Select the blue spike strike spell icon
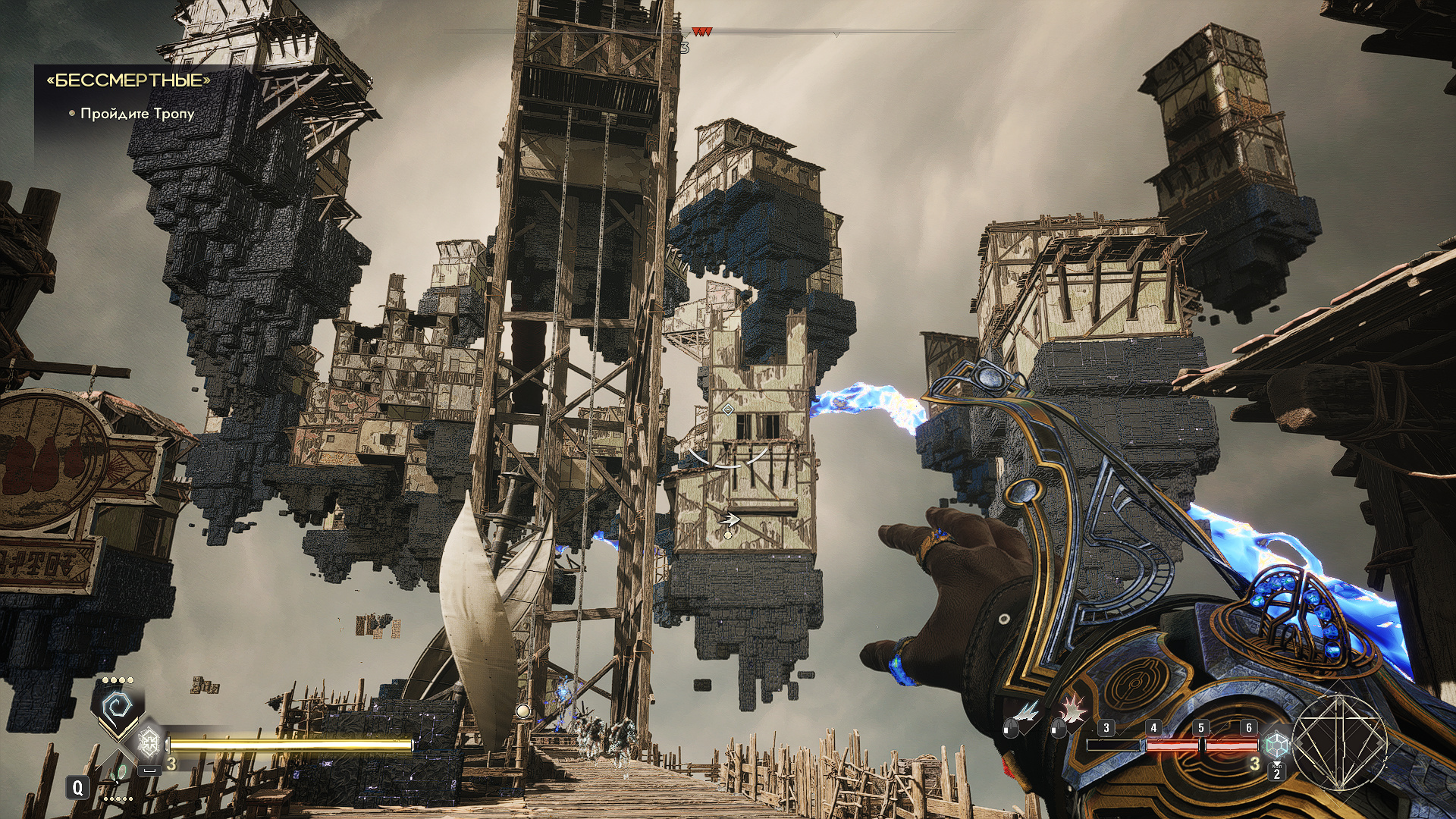 click(x=1028, y=712)
